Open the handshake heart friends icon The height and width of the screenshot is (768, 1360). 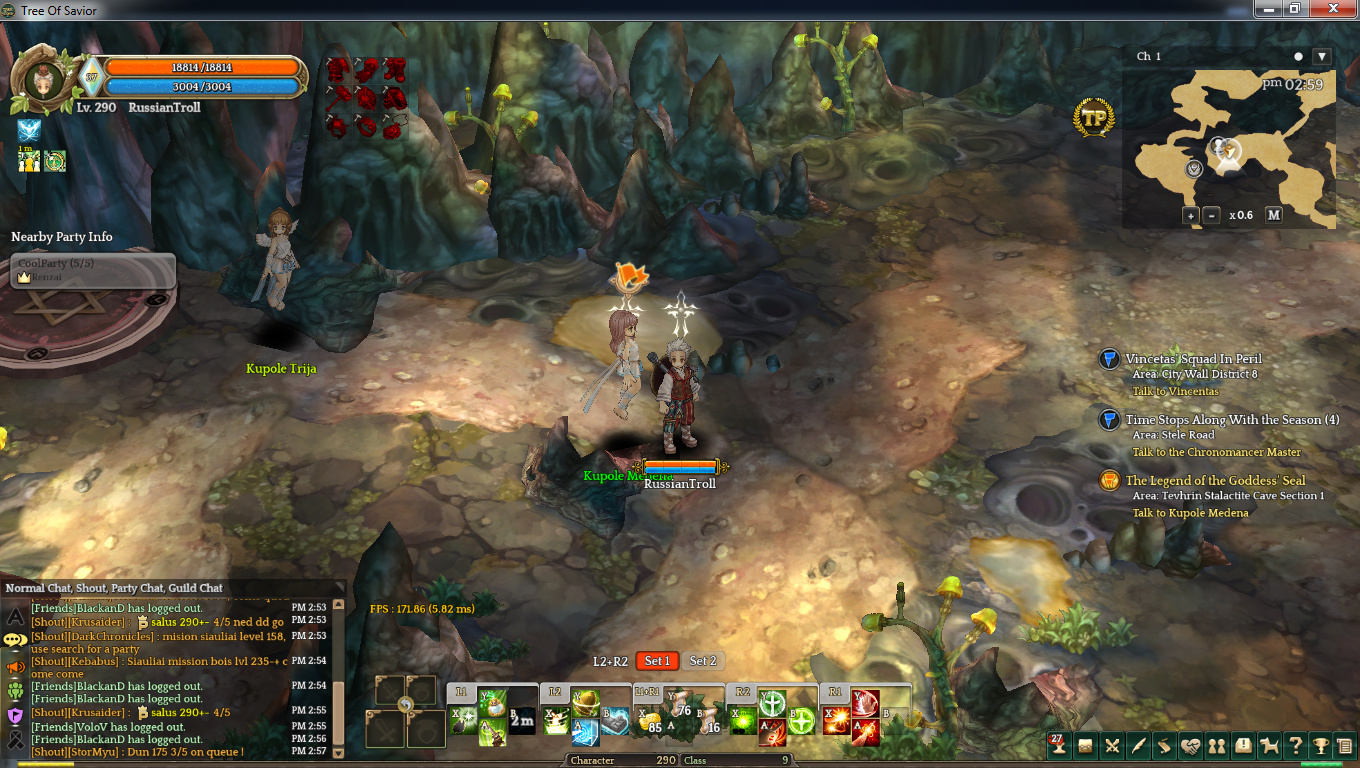[x=1190, y=746]
